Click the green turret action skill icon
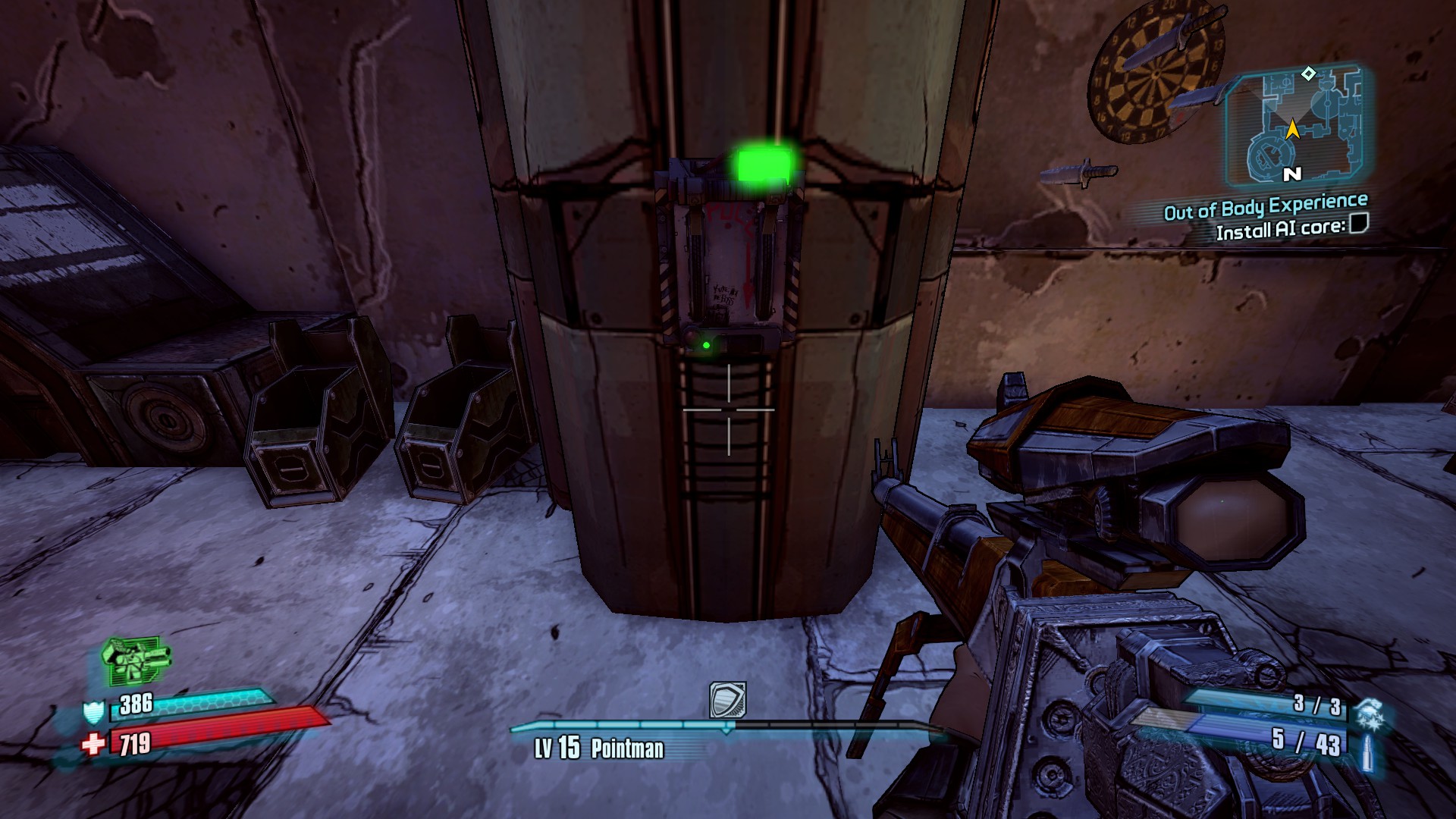 [x=134, y=659]
